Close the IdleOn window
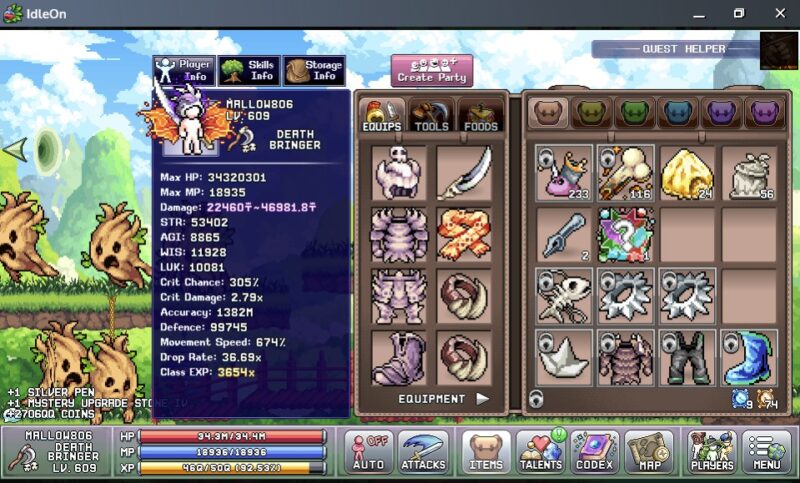This screenshot has width=800, height=483. pos(780,13)
